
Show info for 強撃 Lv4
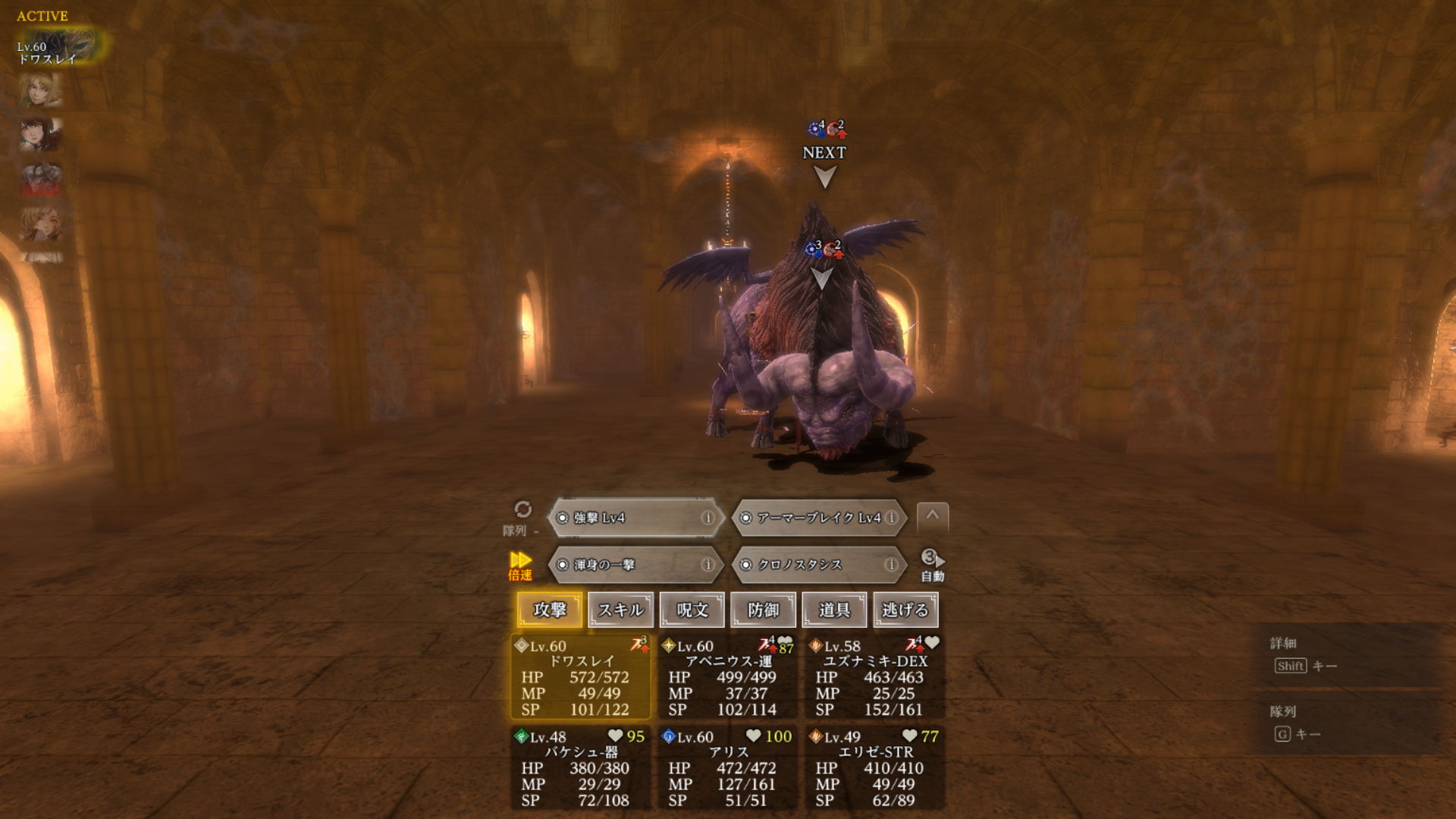[708, 518]
